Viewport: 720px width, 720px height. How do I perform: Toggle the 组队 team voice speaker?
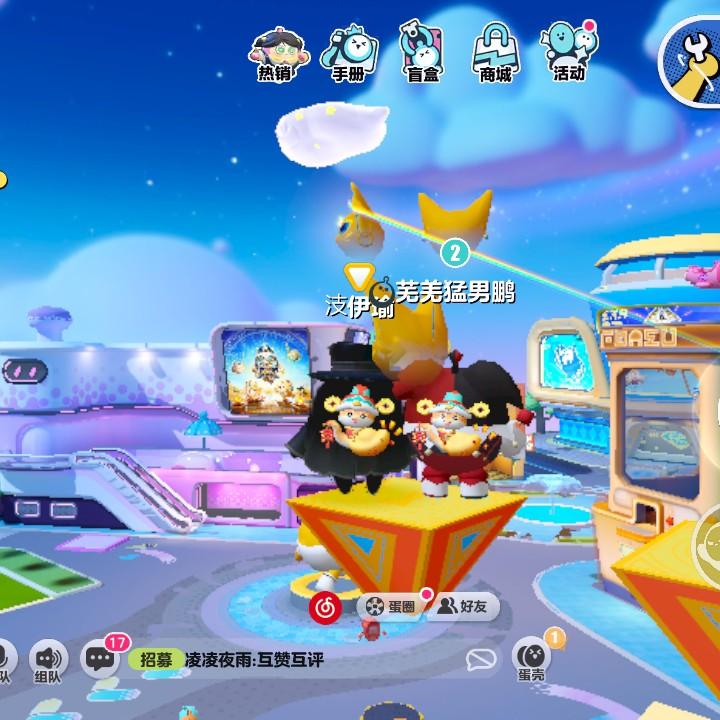click(47, 659)
